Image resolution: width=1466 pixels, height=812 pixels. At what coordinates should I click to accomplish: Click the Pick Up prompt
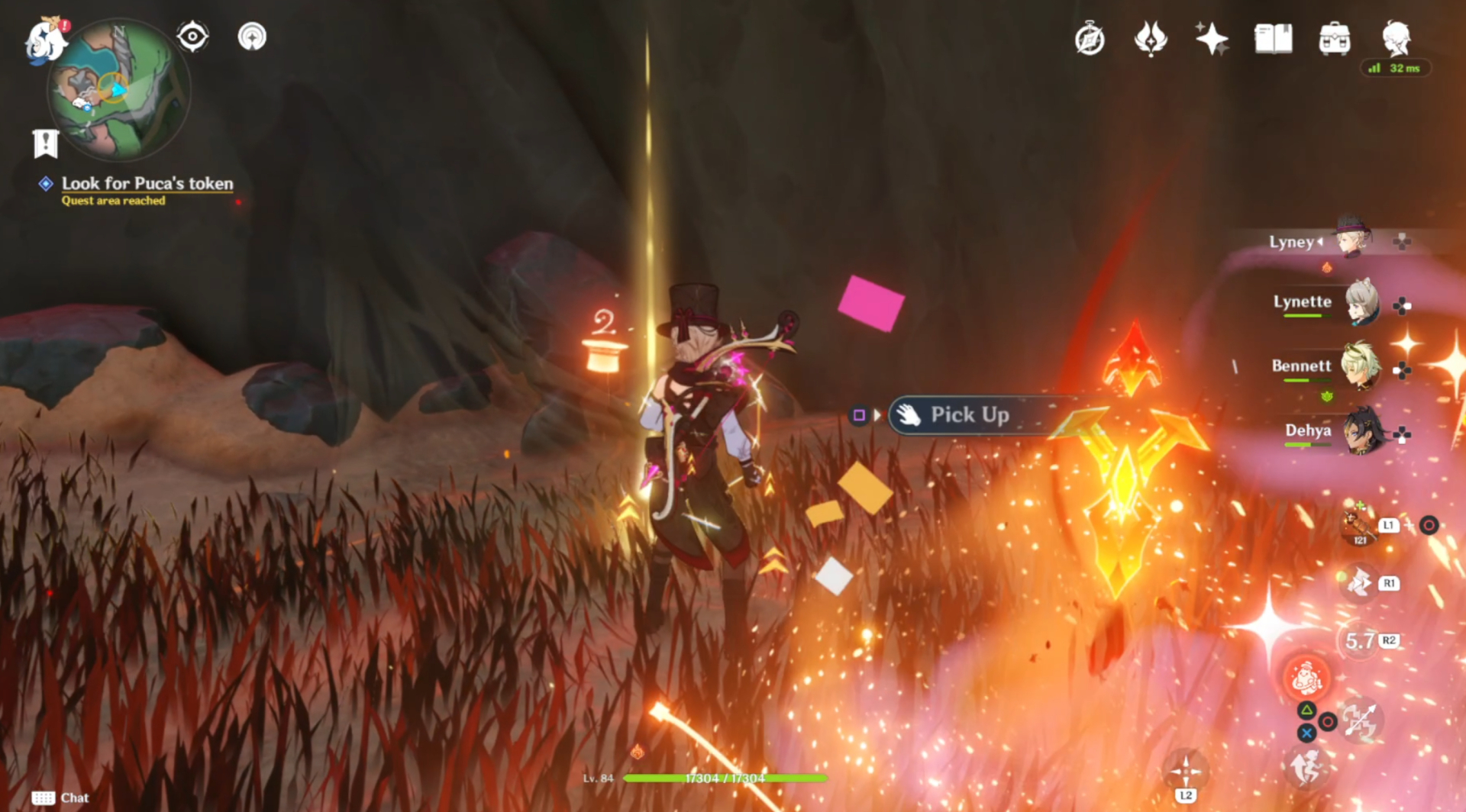point(968,415)
